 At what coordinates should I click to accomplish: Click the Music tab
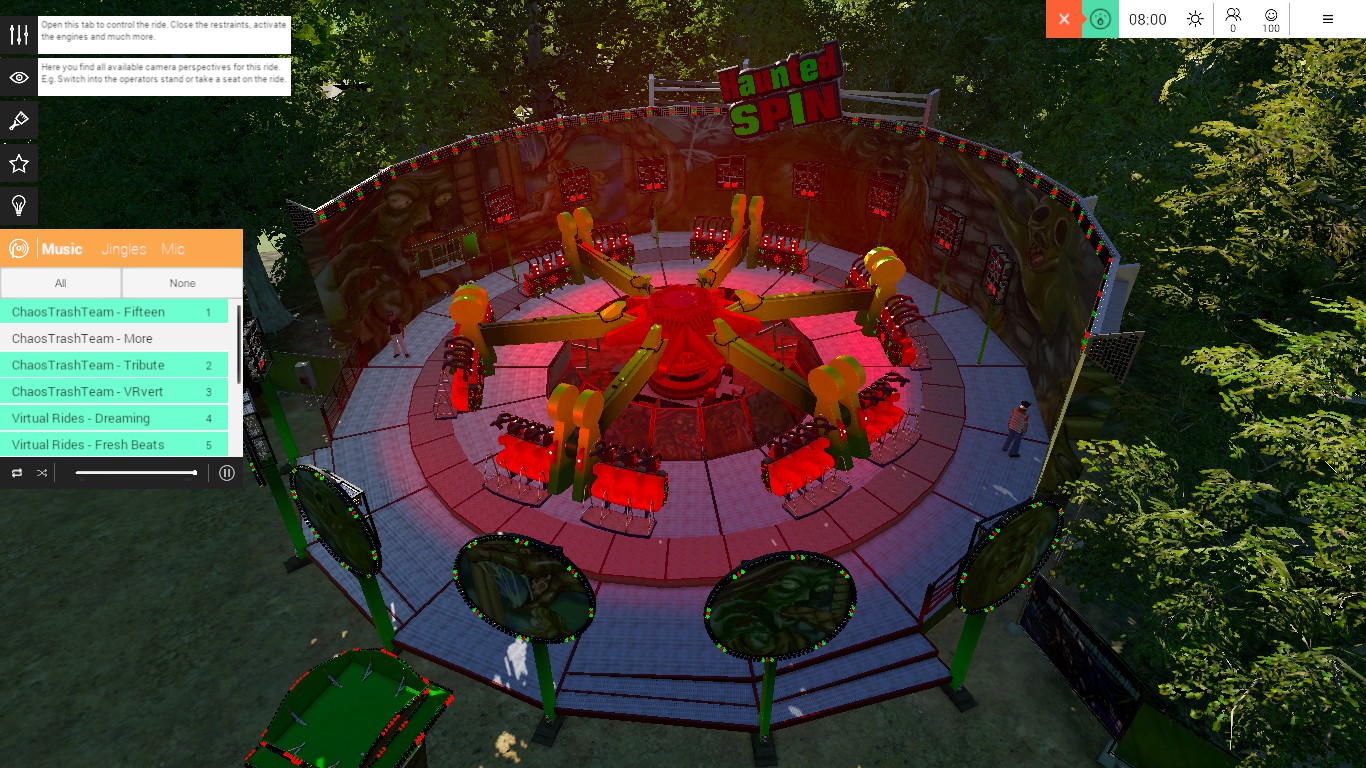pyautogui.click(x=62, y=249)
